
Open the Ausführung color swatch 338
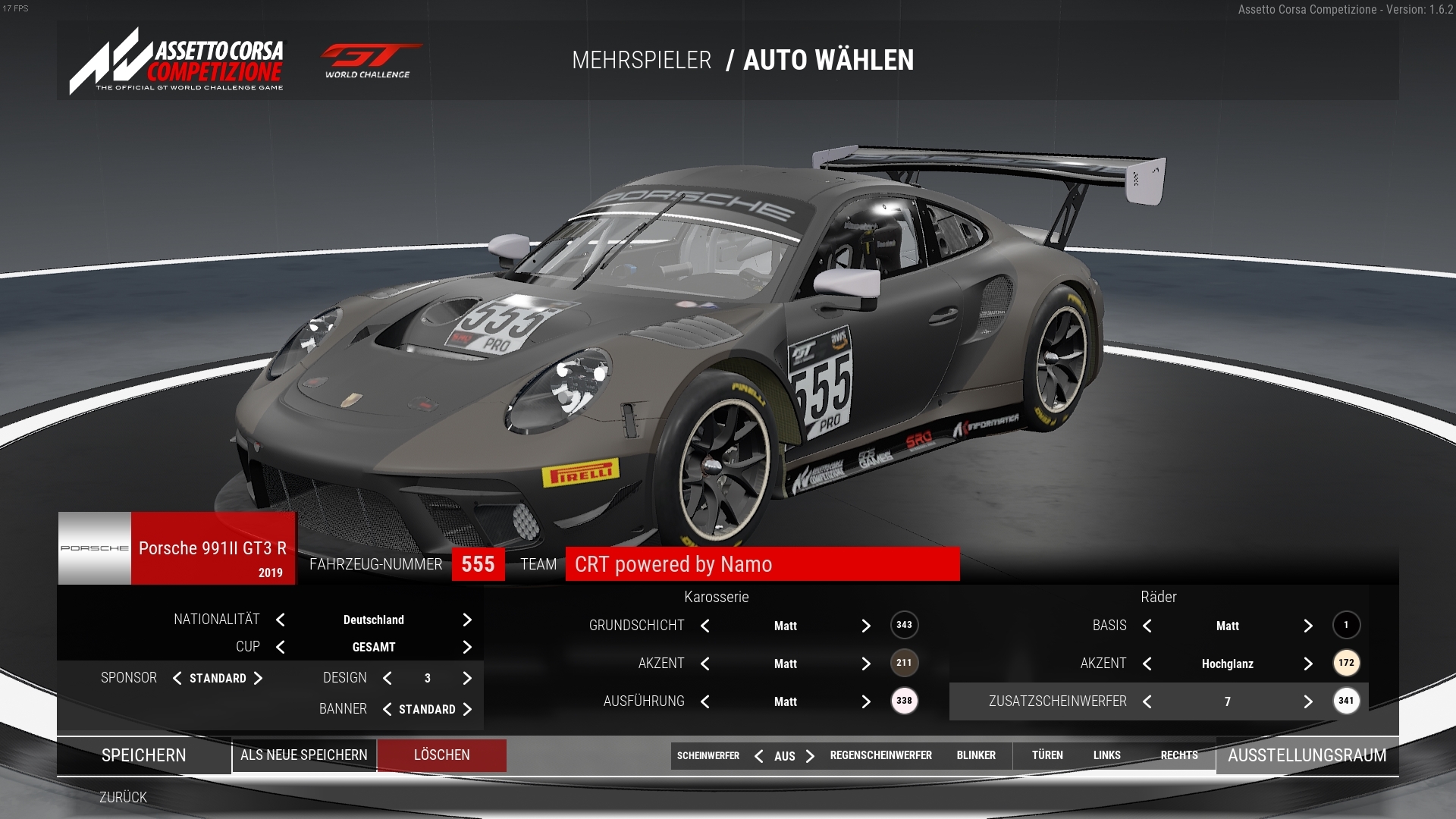coord(904,701)
